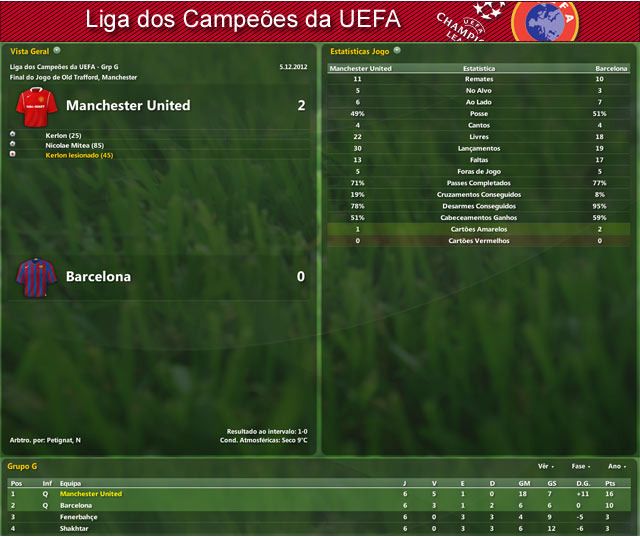The image size is (640, 537).
Task: Select the Grupo G panel title
Action: point(22,466)
